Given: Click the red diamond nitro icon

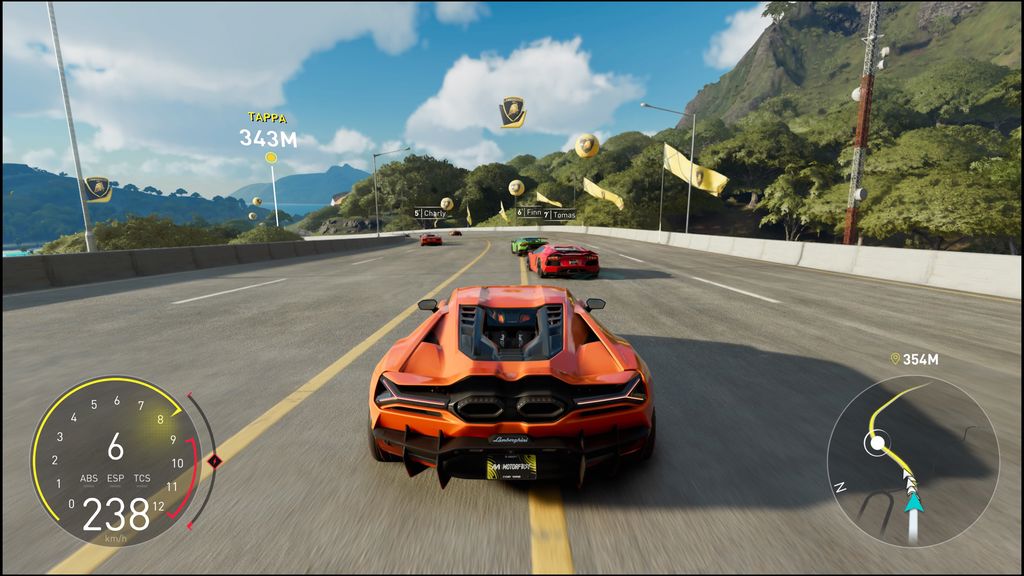Looking at the screenshot, I should coord(213,461).
